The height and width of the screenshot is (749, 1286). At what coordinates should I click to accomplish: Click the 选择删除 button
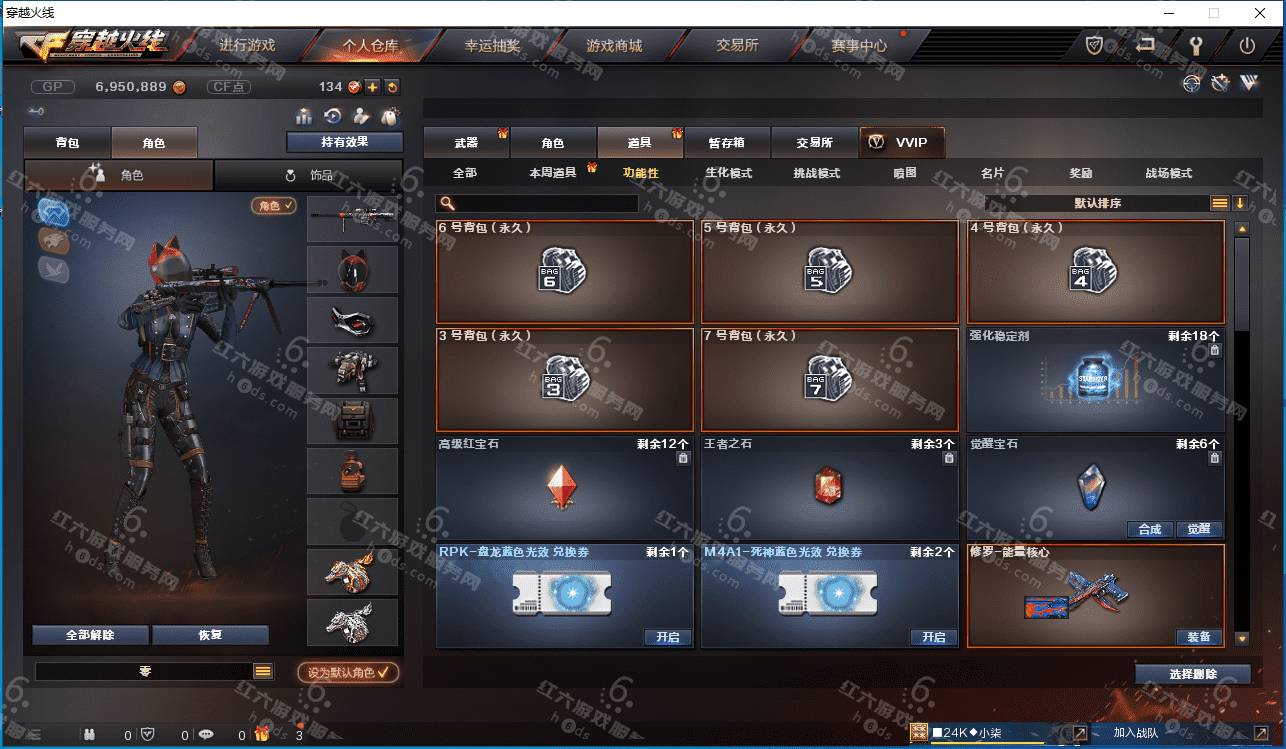tap(1192, 674)
